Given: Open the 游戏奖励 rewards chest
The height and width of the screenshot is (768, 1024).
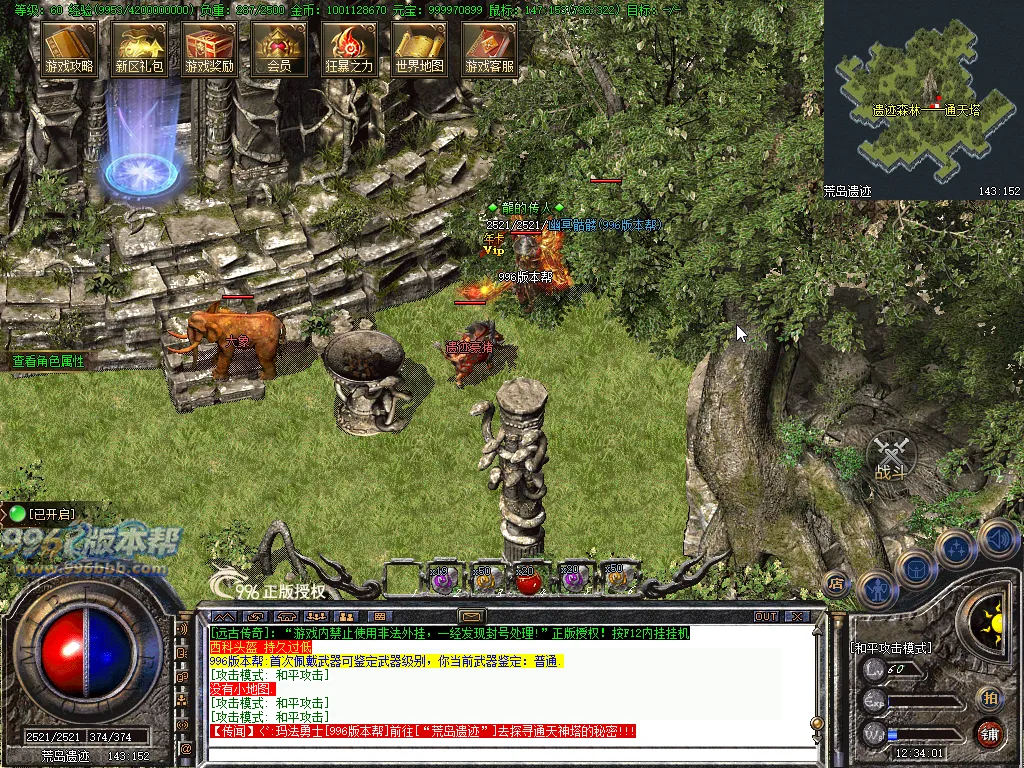Looking at the screenshot, I should click(x=209, y=48).
